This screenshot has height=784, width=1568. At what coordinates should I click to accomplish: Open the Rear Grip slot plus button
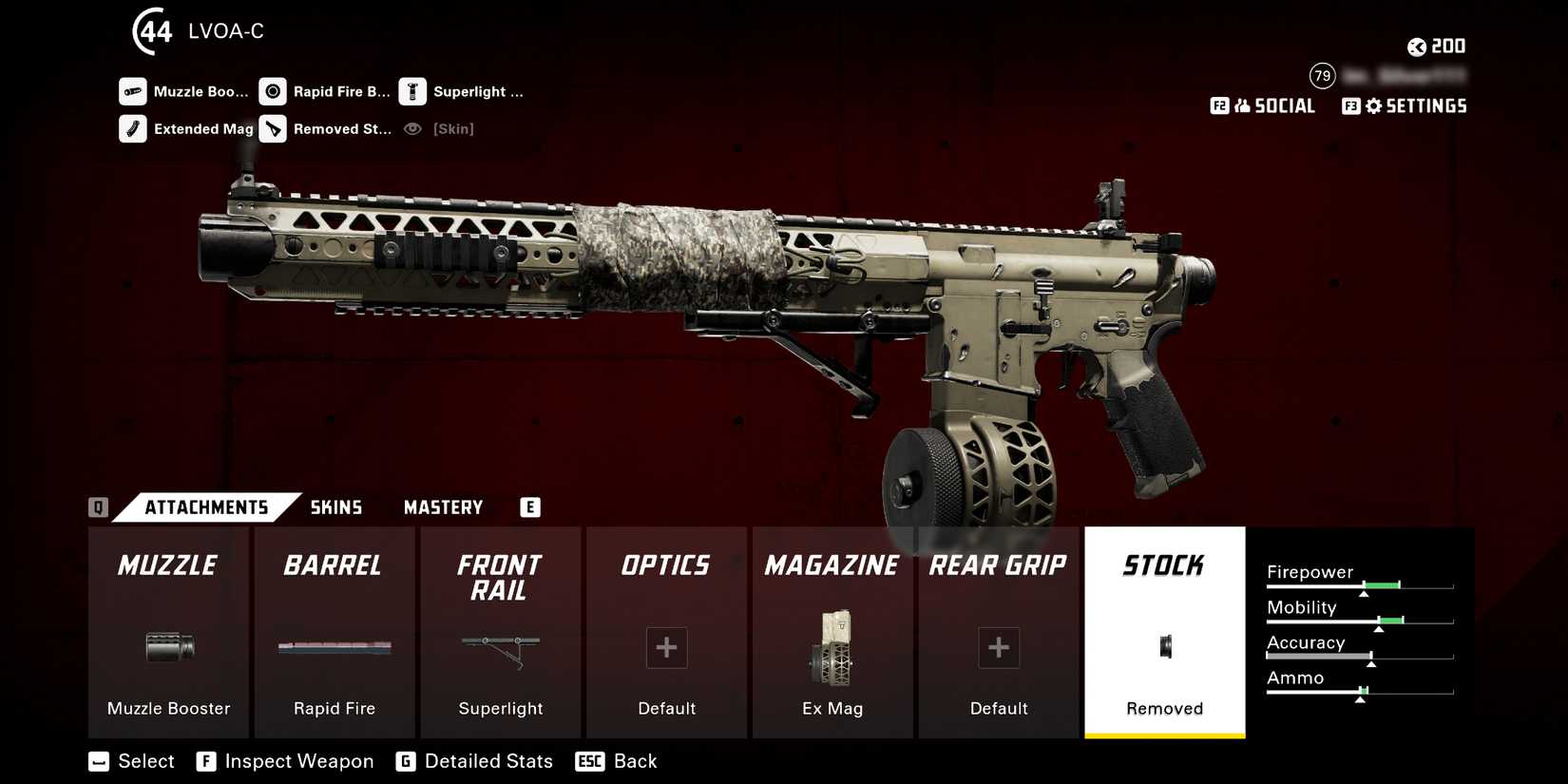[999, 648]
